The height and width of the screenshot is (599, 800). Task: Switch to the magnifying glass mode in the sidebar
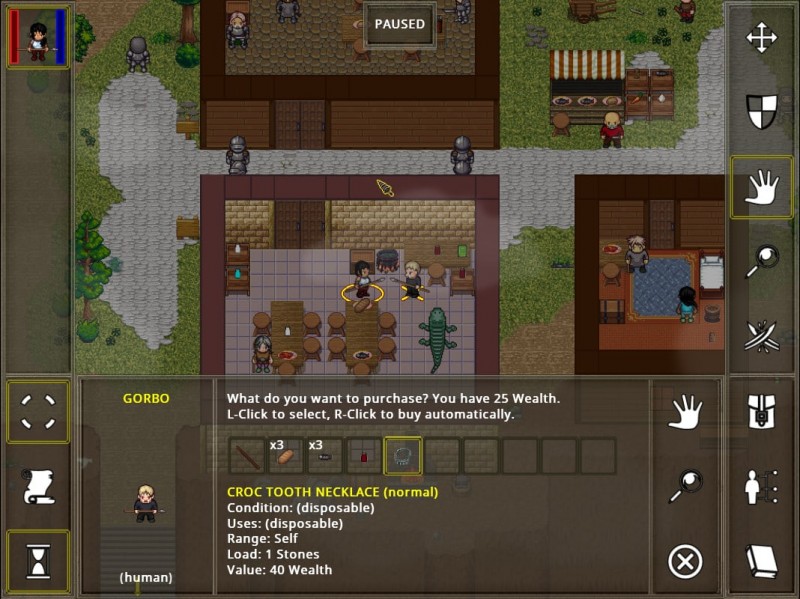pyautogui.click(x=762, y=262)
